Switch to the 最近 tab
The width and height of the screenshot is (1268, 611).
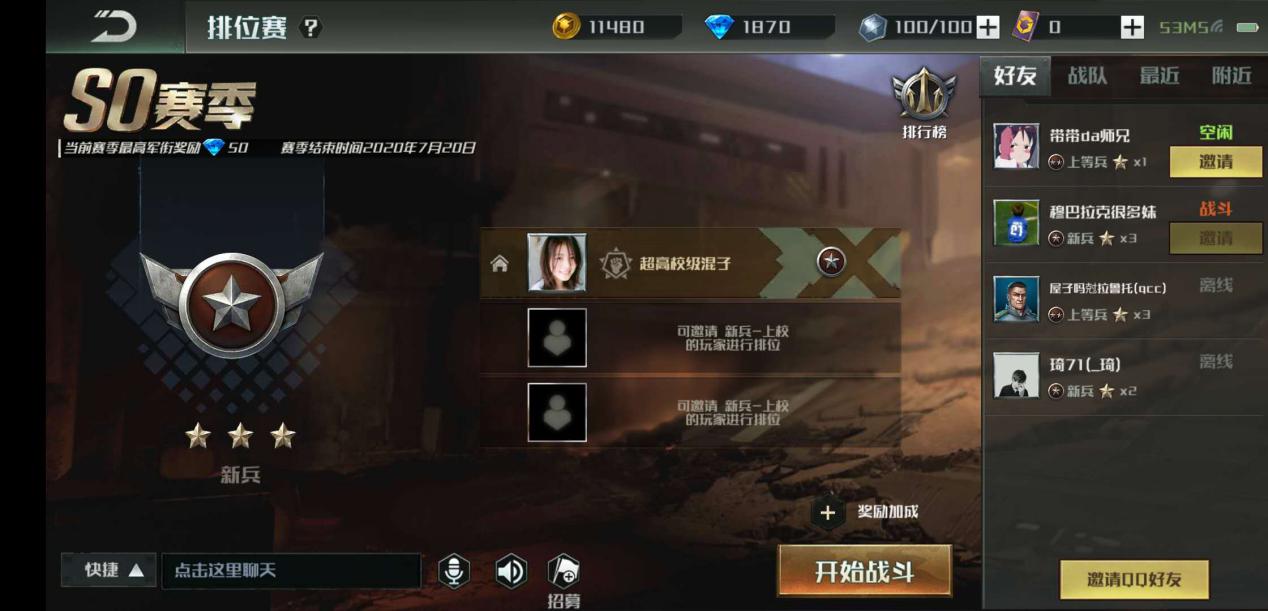(x=1159, y=76)
